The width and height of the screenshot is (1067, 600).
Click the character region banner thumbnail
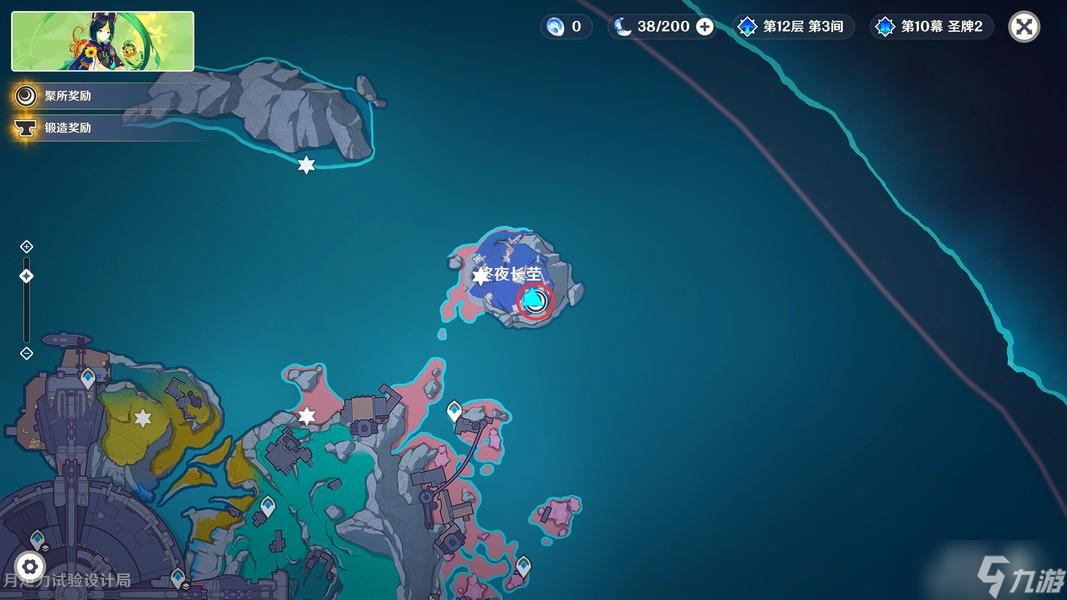[x=102, y=41]
